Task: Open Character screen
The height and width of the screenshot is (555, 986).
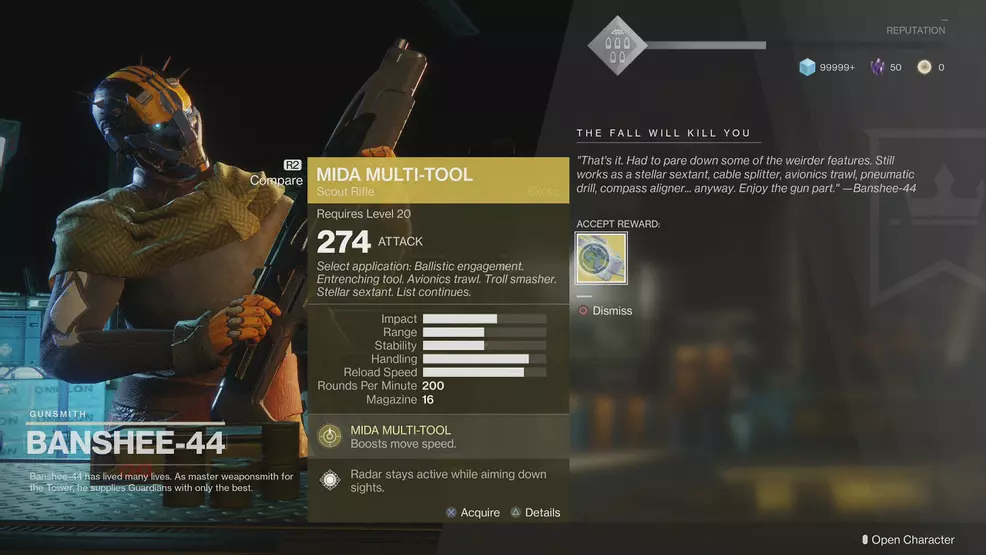Action: point(911,540)
